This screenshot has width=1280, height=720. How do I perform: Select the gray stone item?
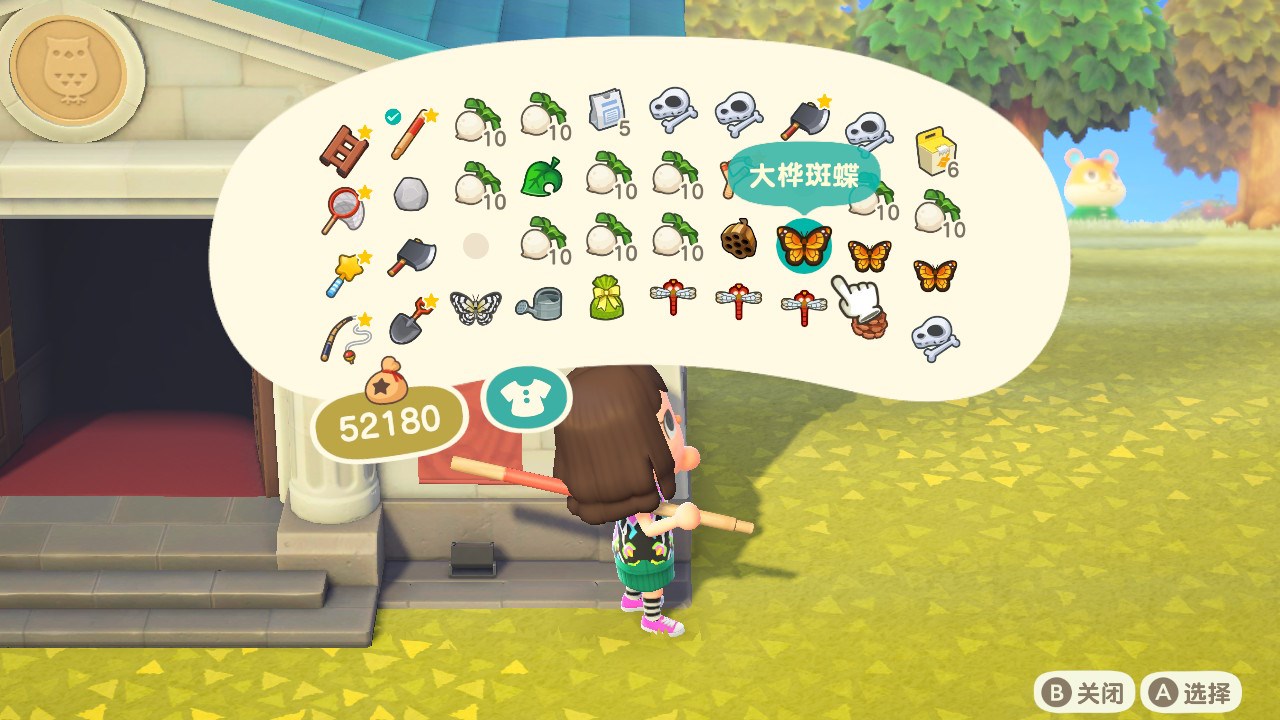(409, 194)
